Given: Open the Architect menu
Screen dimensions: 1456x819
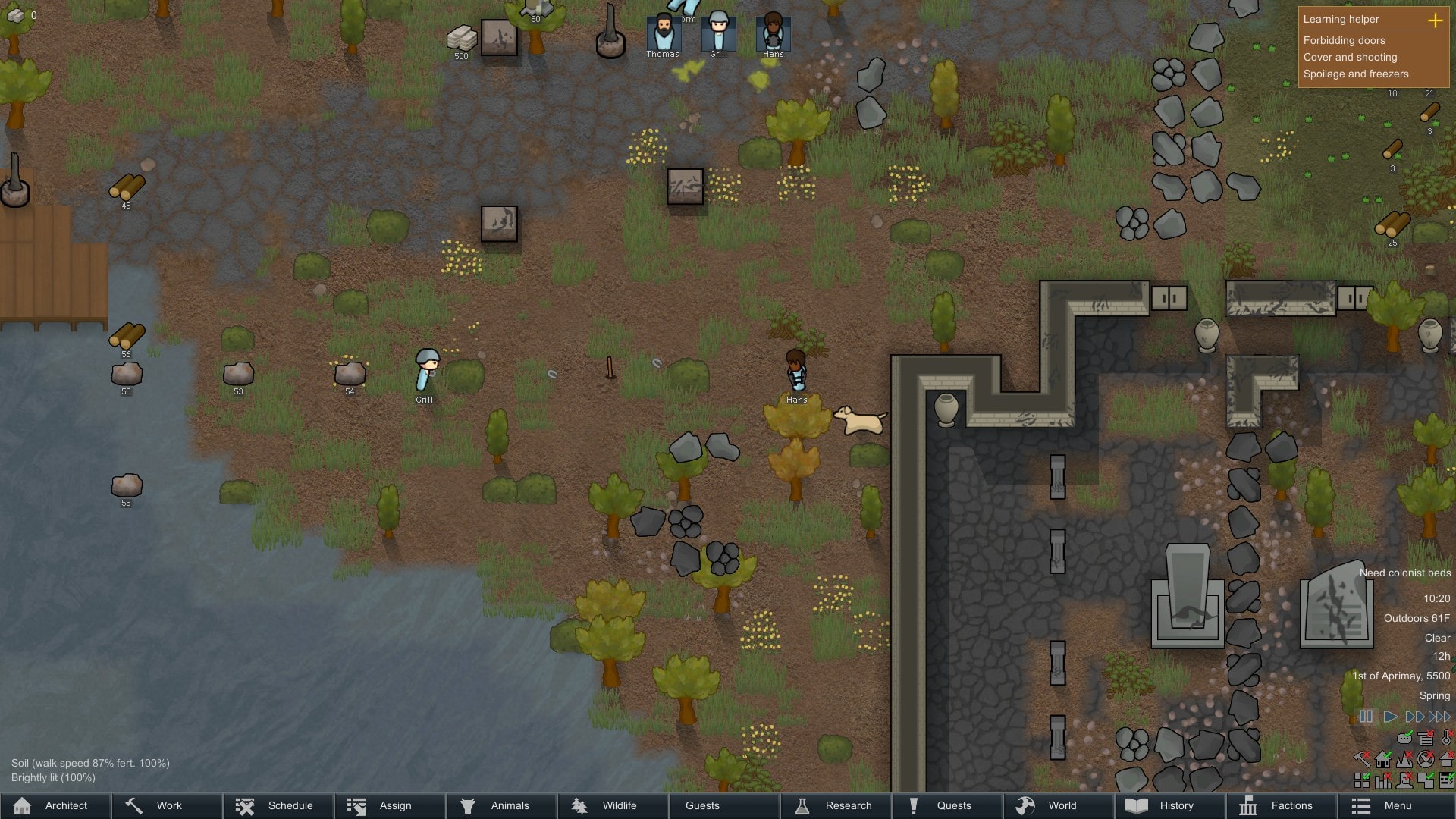Looking at the screenshot, I should click(55, 805).
